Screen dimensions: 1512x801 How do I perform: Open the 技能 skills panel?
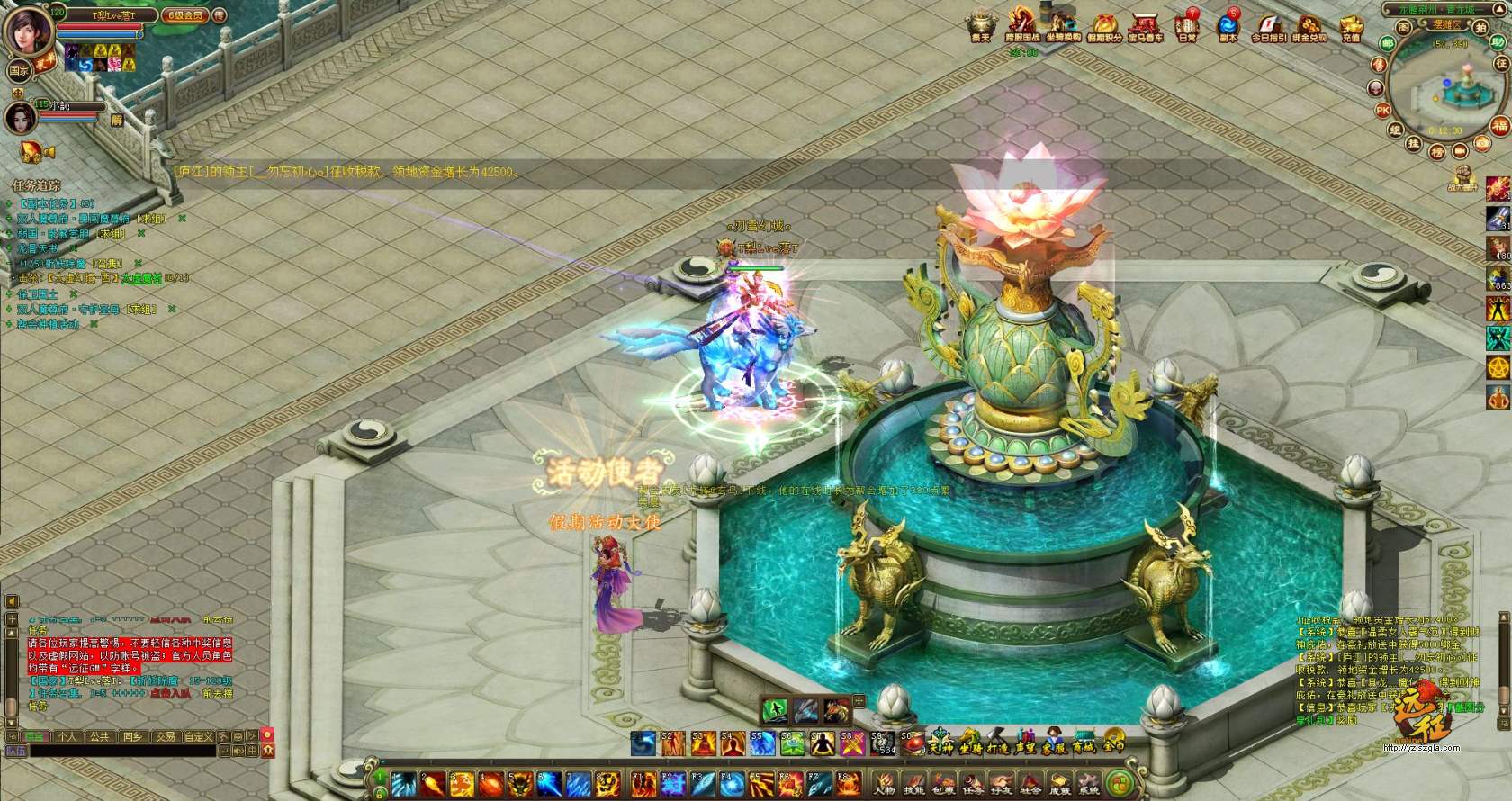click(x=914, y=783)
